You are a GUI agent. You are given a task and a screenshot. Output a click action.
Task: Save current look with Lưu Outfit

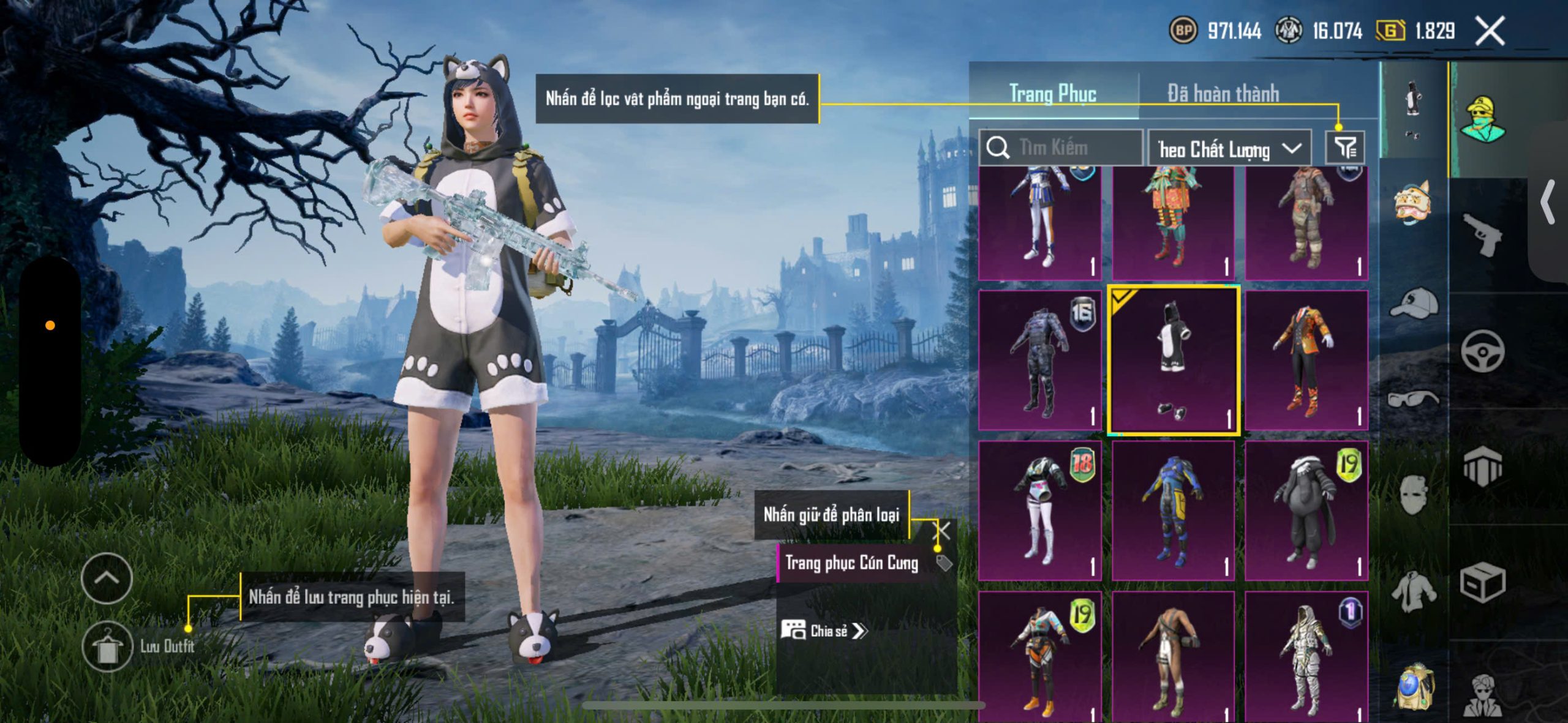pyautogui.click(x=108, y=646)
